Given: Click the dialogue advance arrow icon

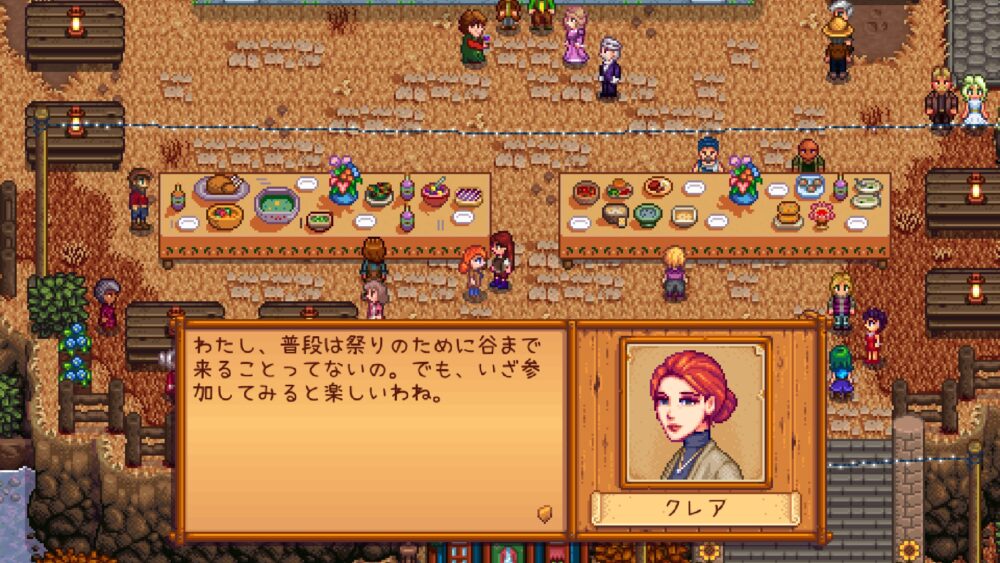Looking at the screenshot, I should pyautogui.click(x=545, y=512).
